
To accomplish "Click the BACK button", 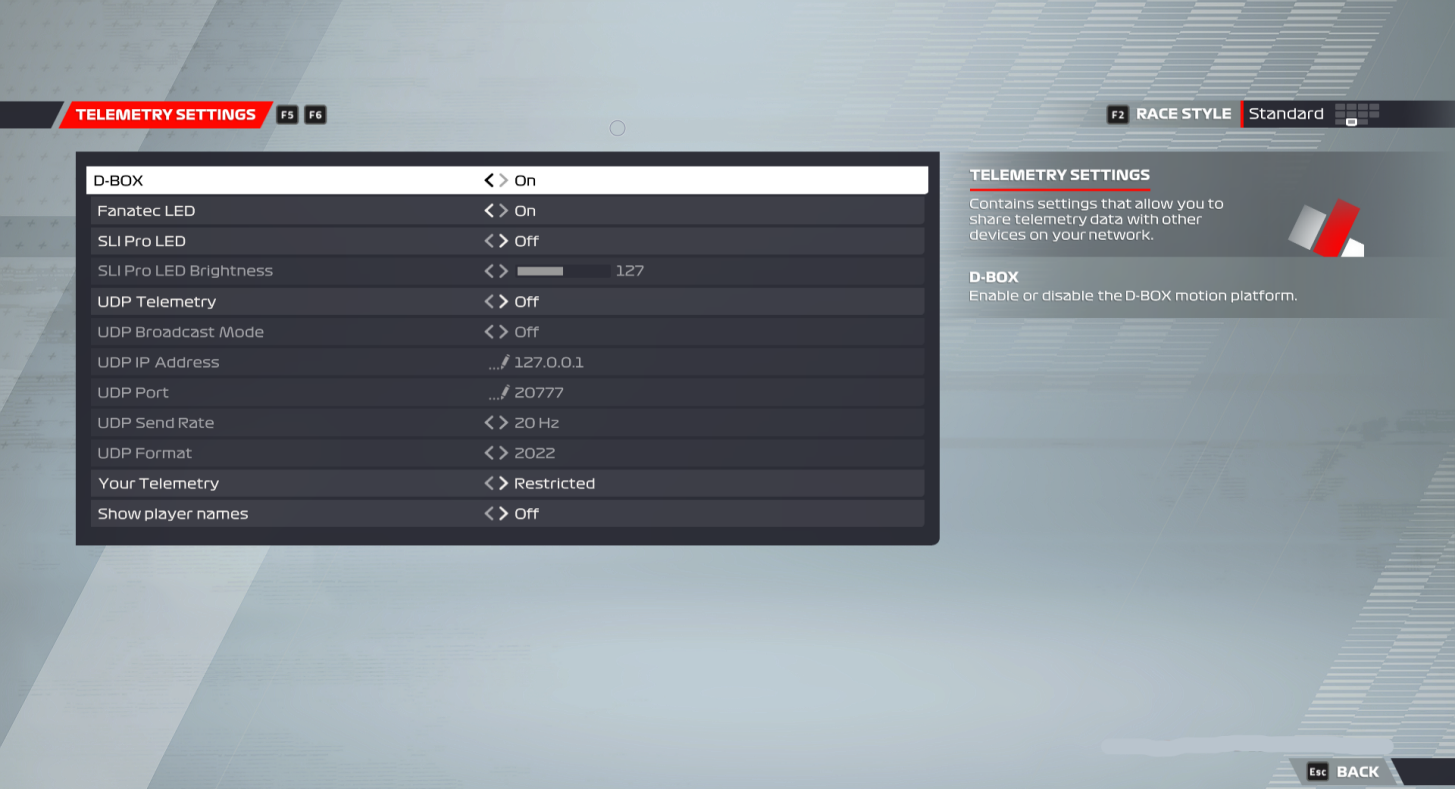I will [x=1357, y=771].
